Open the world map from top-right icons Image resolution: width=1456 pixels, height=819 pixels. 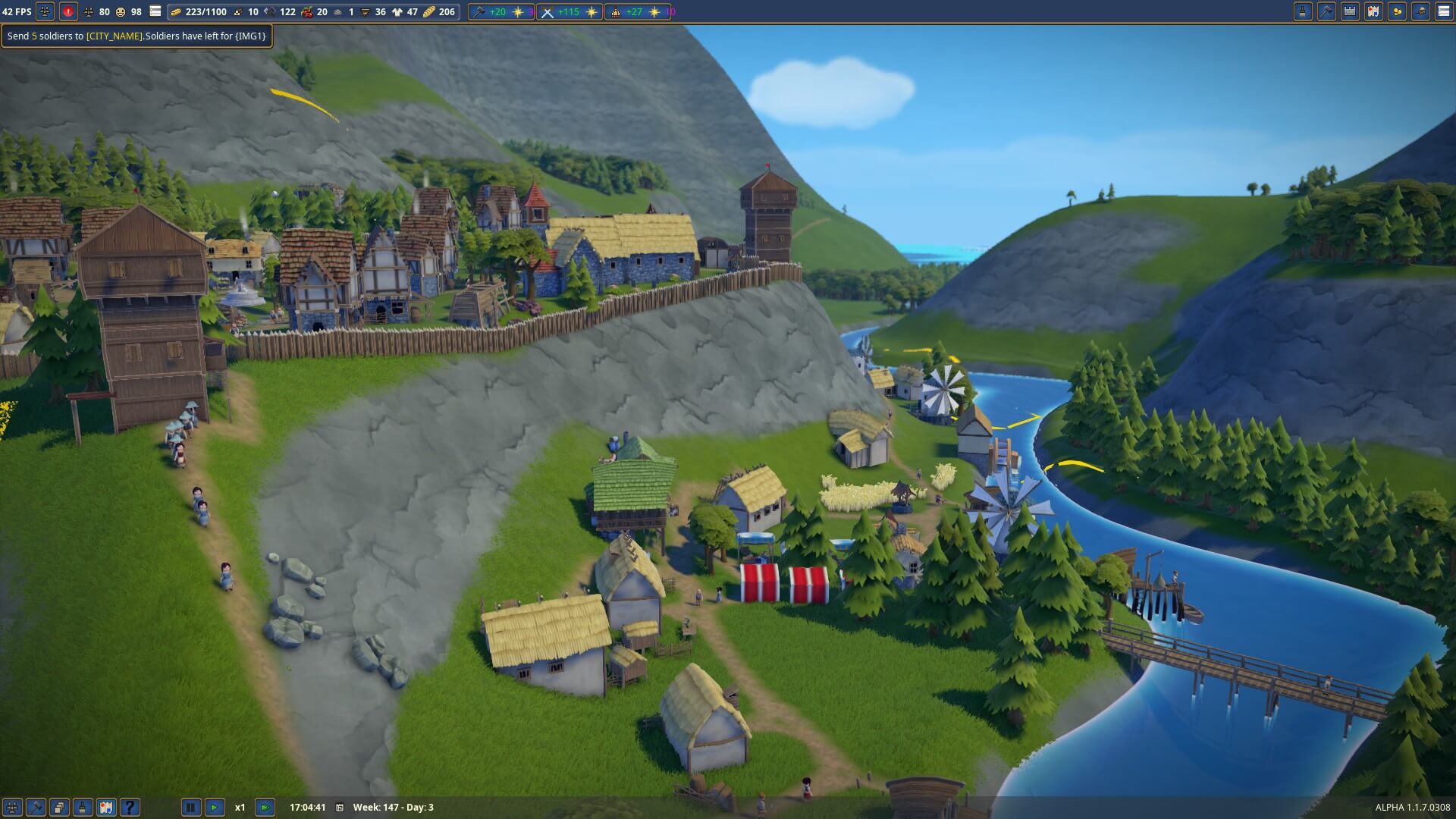pos(1373,11)
